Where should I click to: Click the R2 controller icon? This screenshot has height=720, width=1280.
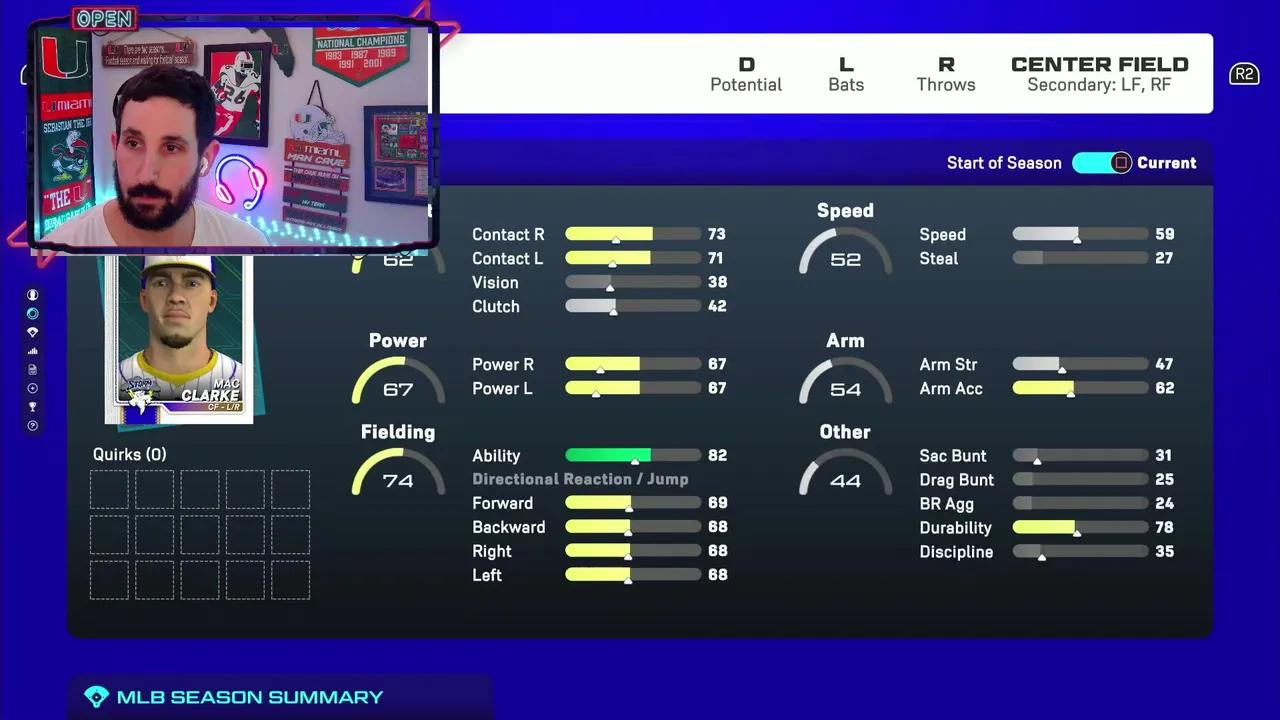[x=1244, y=74]
